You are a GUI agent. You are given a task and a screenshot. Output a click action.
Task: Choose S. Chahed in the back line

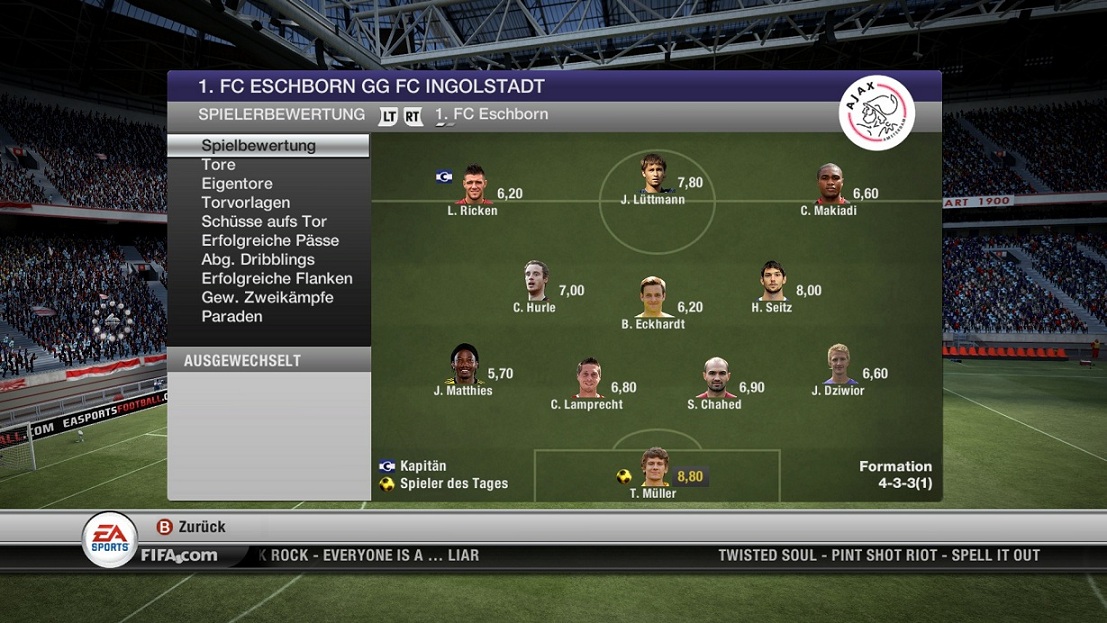pos(714,378)
